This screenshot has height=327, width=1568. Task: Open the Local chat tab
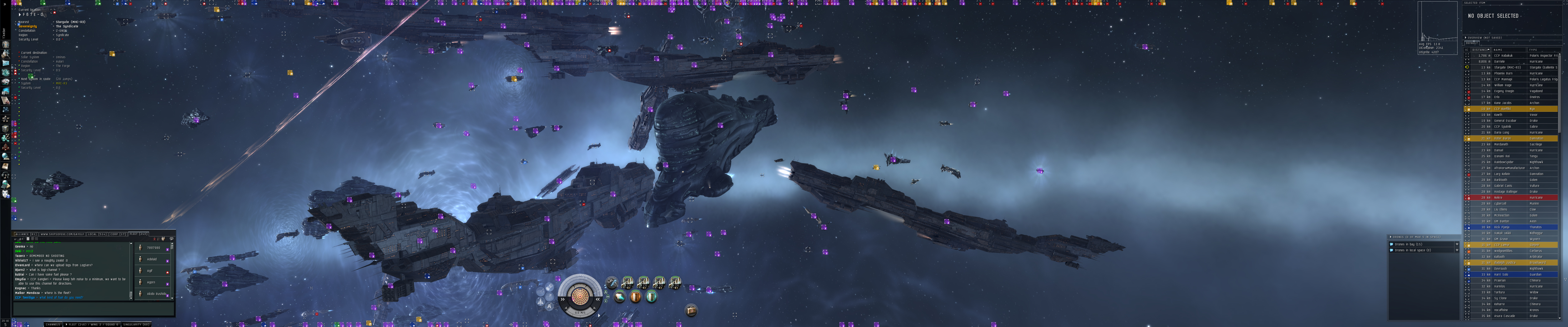click(97, 234)
